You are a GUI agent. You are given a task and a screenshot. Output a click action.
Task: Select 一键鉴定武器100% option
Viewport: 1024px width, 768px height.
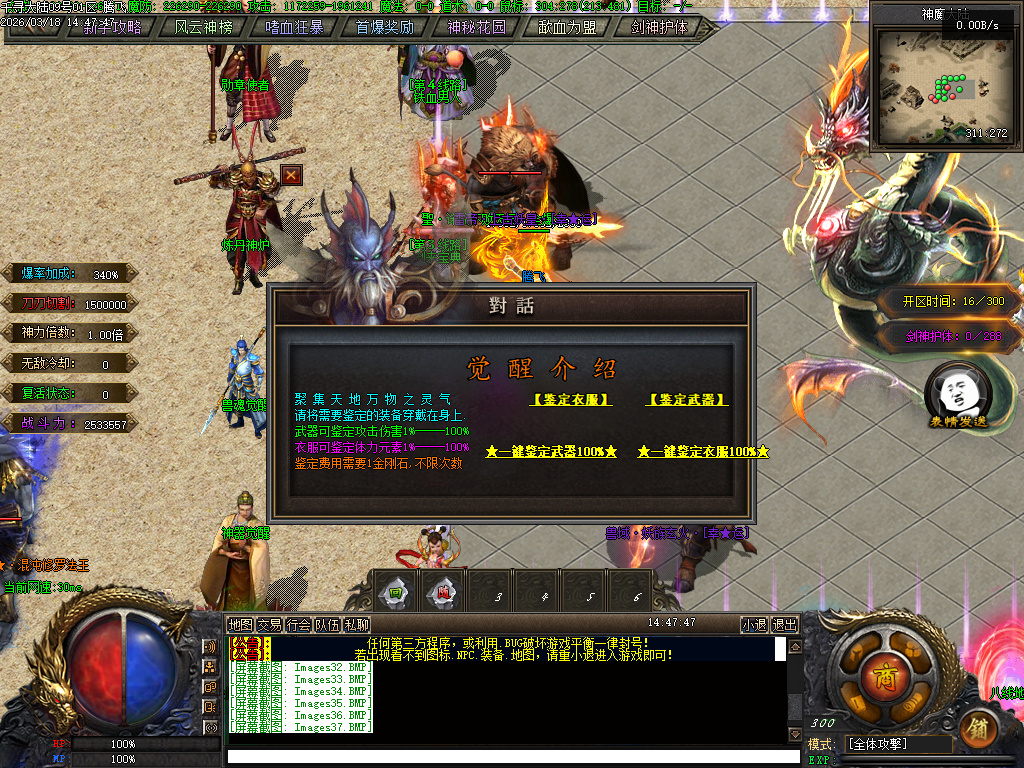551,452
